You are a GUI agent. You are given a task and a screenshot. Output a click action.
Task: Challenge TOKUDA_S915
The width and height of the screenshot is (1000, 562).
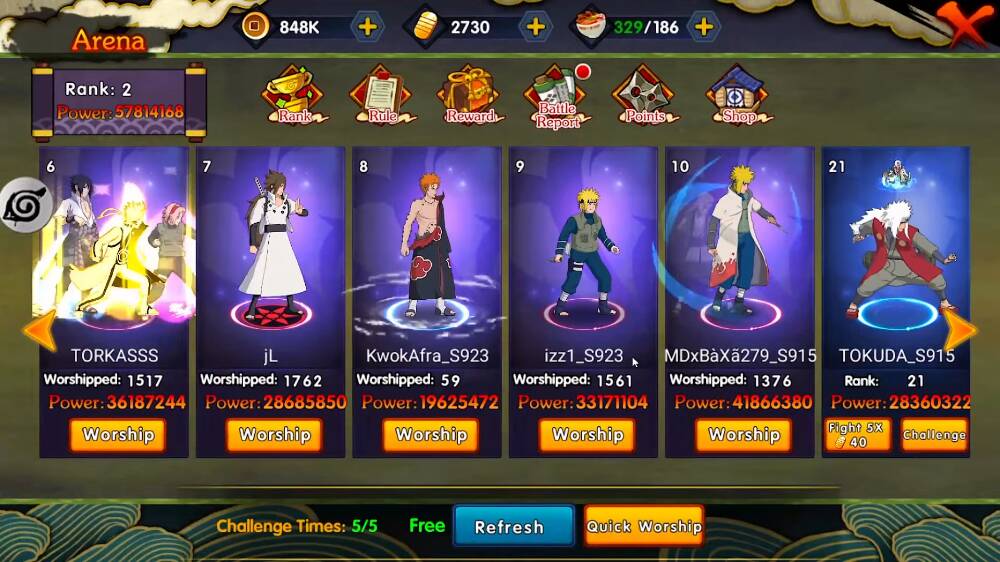(934, 435)
